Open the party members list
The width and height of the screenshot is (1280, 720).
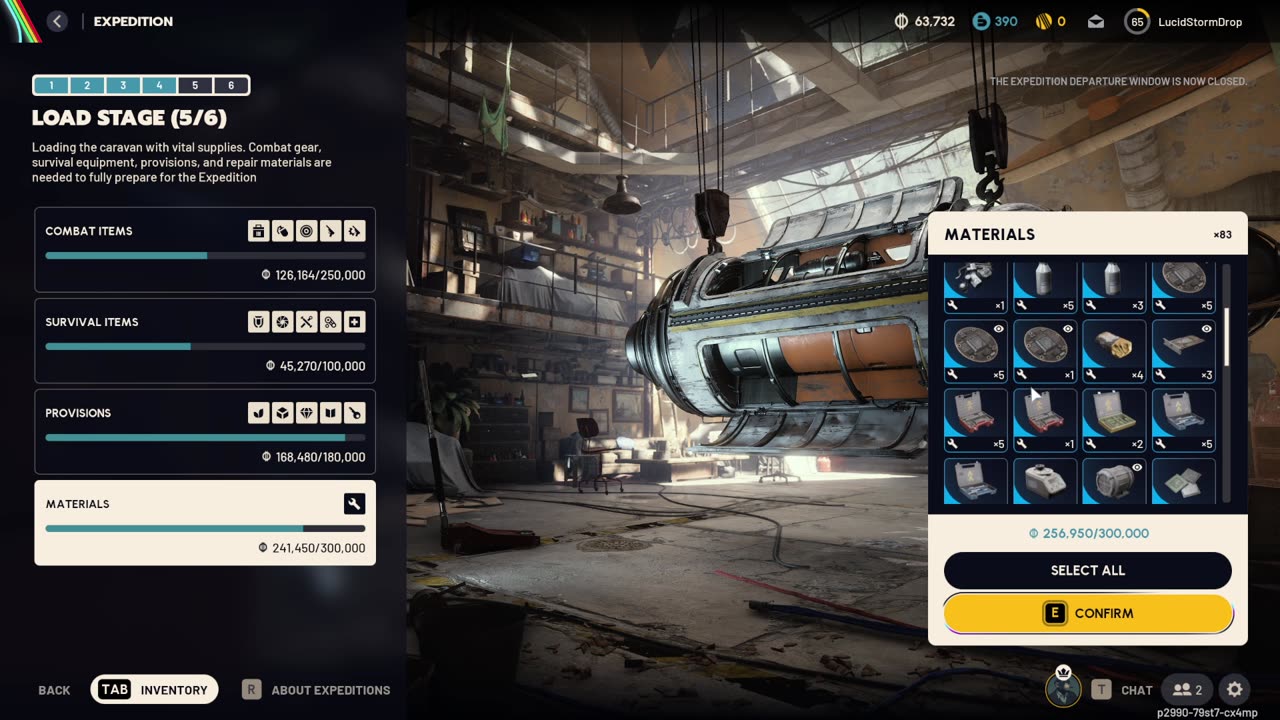[x=1187, y=689]
